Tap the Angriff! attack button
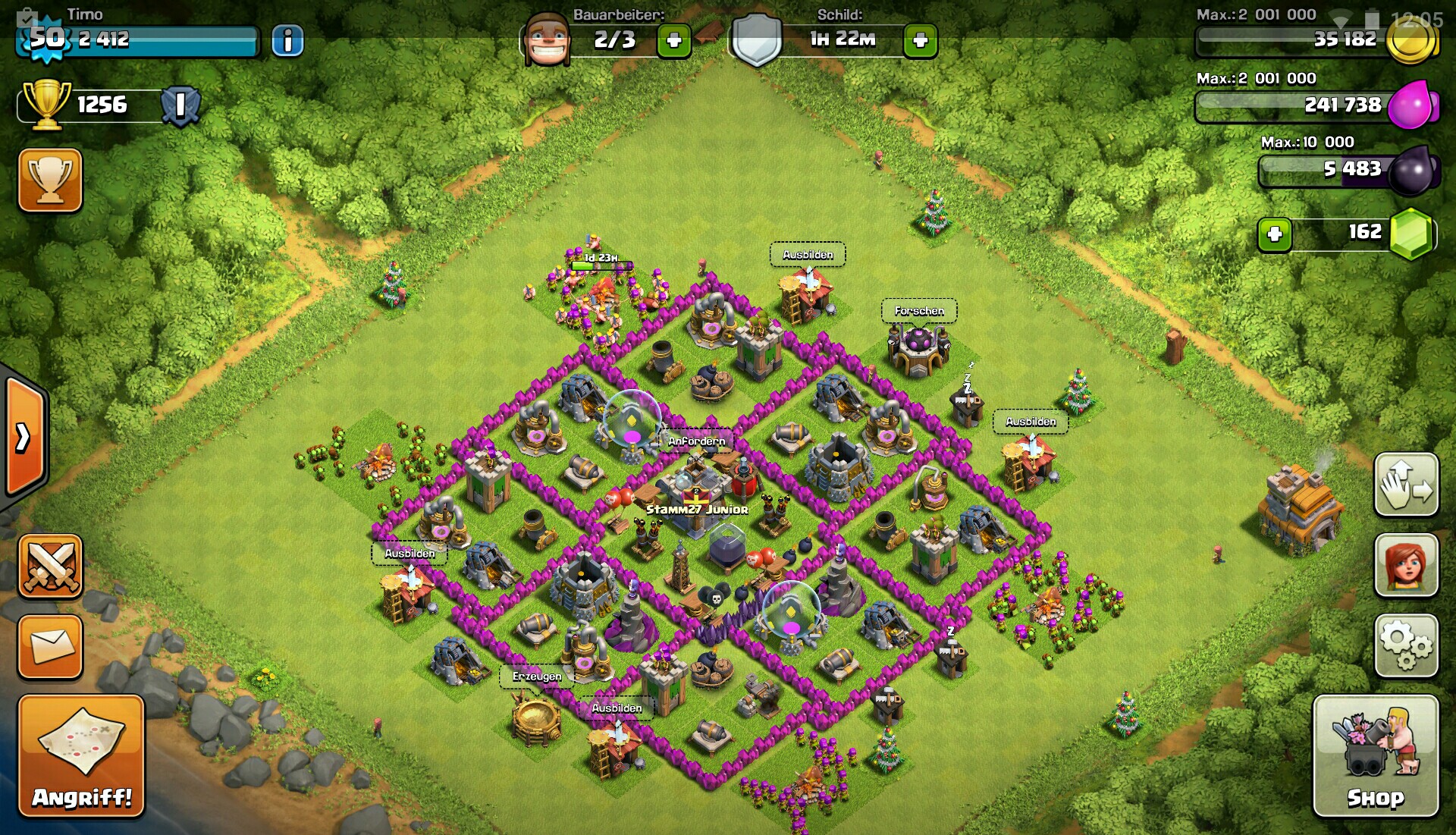Screen dimensions: 1456x835 [x=81, y=756]
